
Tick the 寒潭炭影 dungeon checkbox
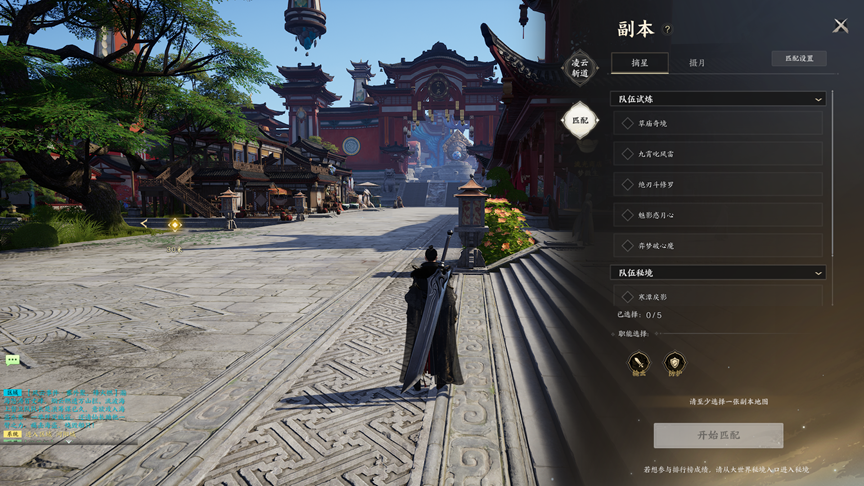point(628,297)
